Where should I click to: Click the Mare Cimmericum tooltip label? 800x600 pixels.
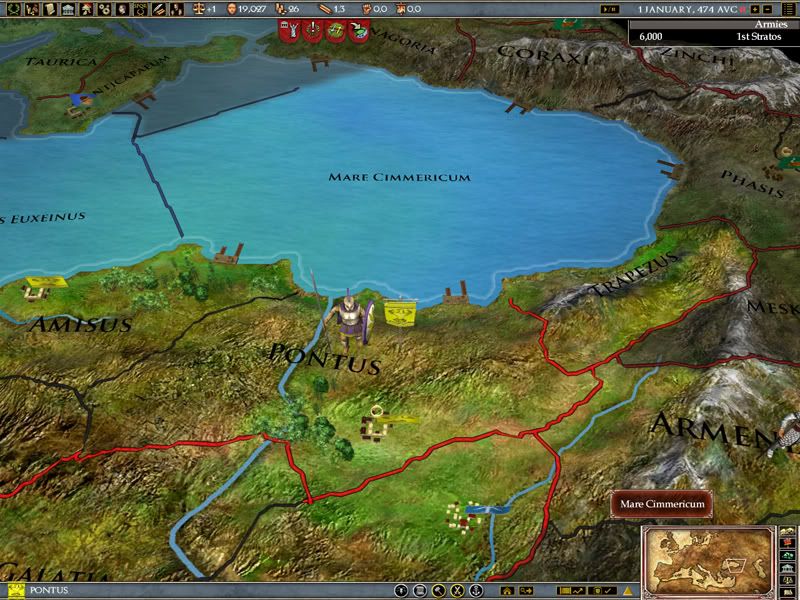[x=663, y=504]
